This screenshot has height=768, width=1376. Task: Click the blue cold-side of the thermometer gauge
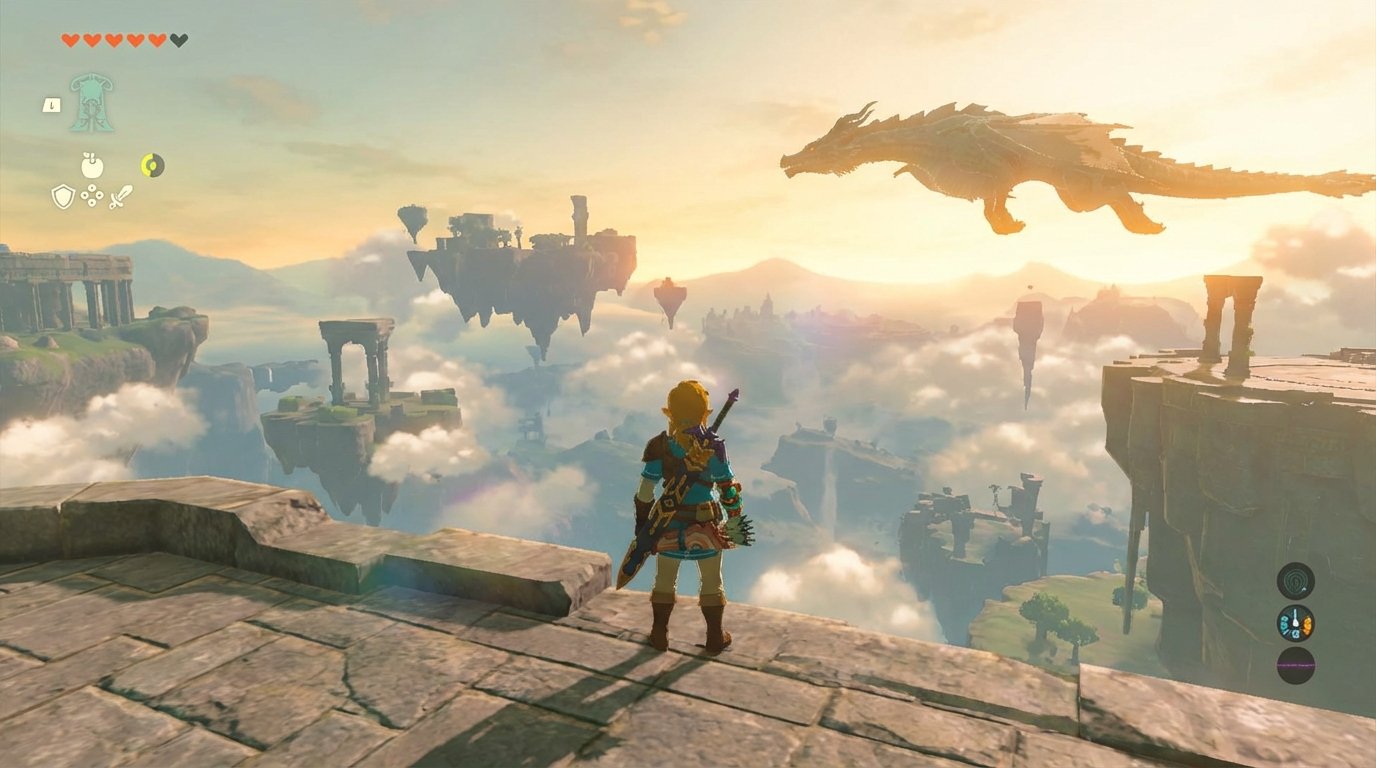coord(1284,626)
